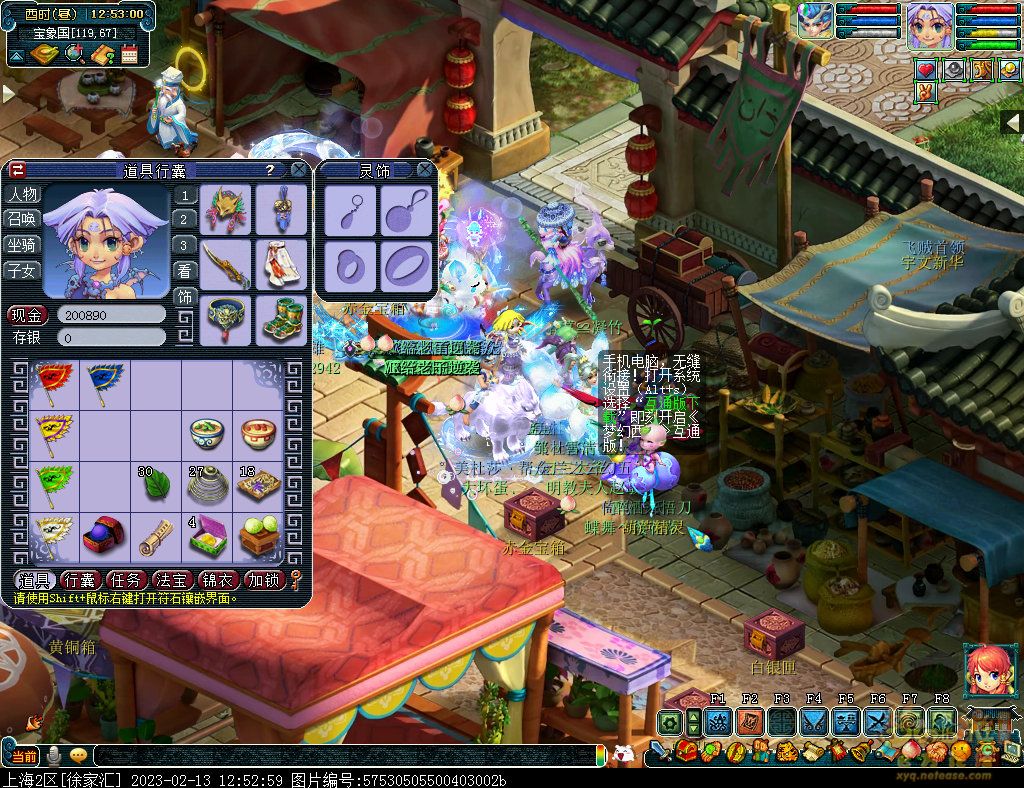Close the 道具行囊 inventory window
Viewport: 1024px width, 788px height.
pos(298,170)
